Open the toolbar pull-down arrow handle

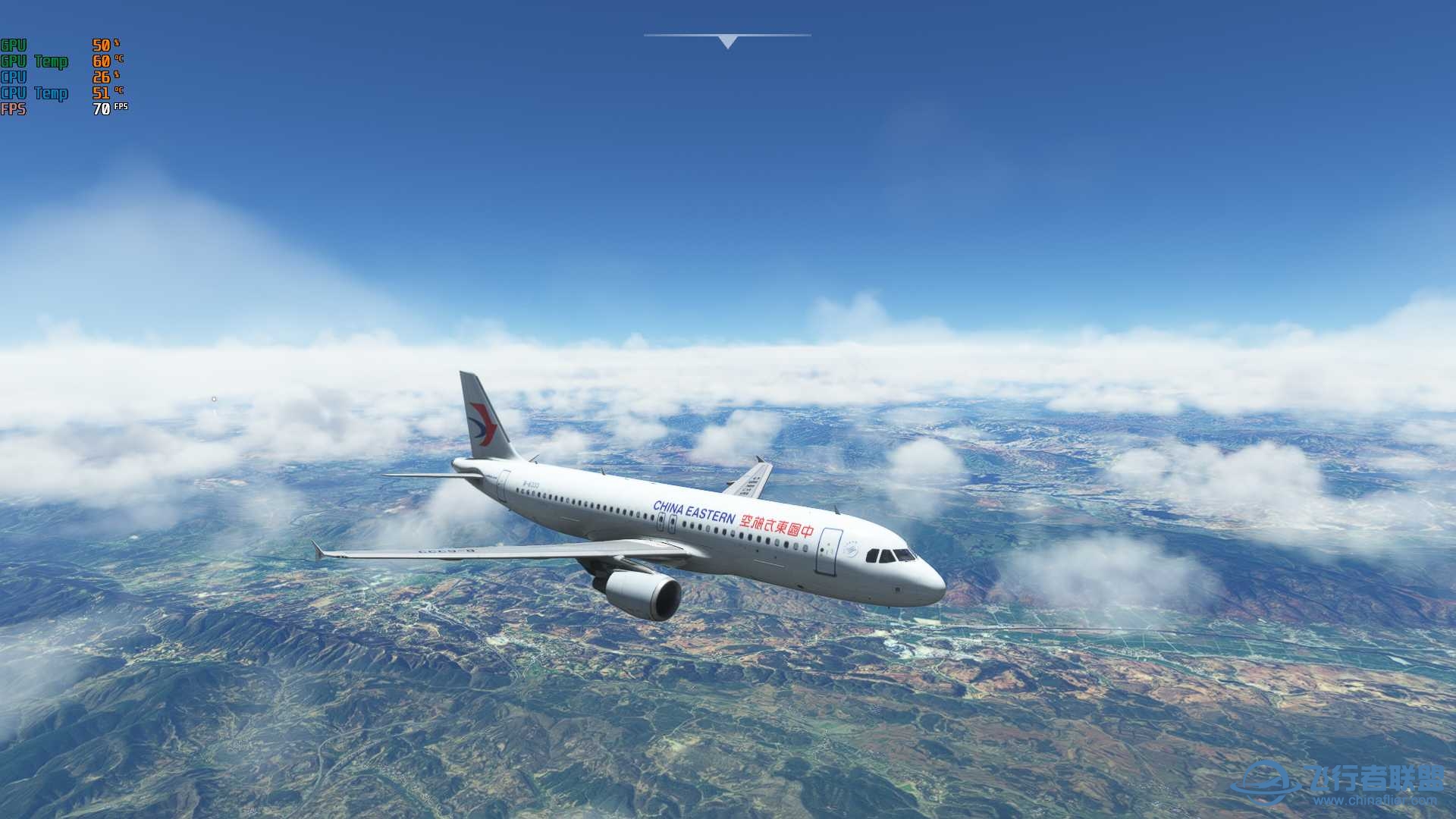pyautogui.click(x=727, y=42)
